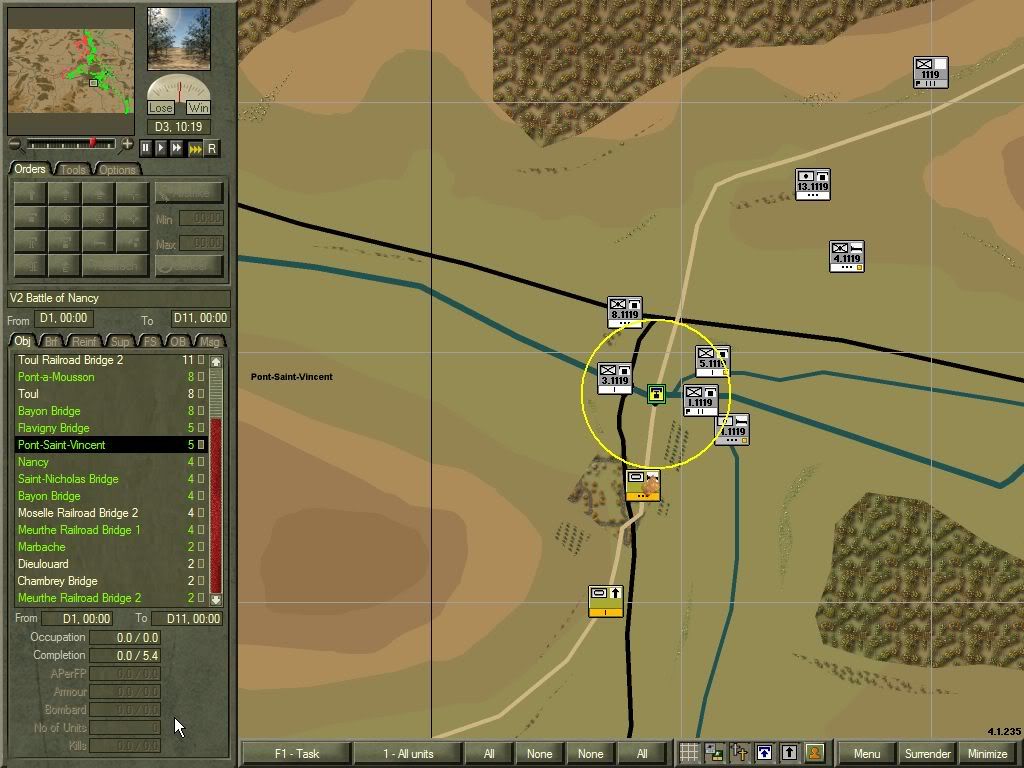Choose Pont-a-Mousson from the objectives list
This screenshot has width=1024, height=768.
(x=56, y=377)
